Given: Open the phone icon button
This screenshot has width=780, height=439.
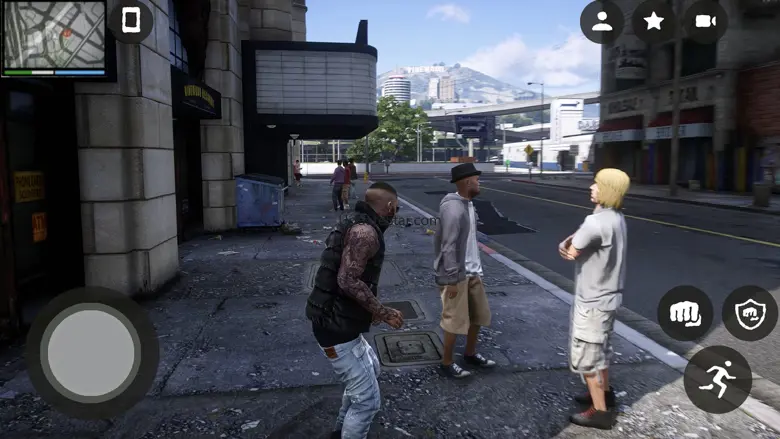Looking at the screenshot, I should tap(131, 21).
